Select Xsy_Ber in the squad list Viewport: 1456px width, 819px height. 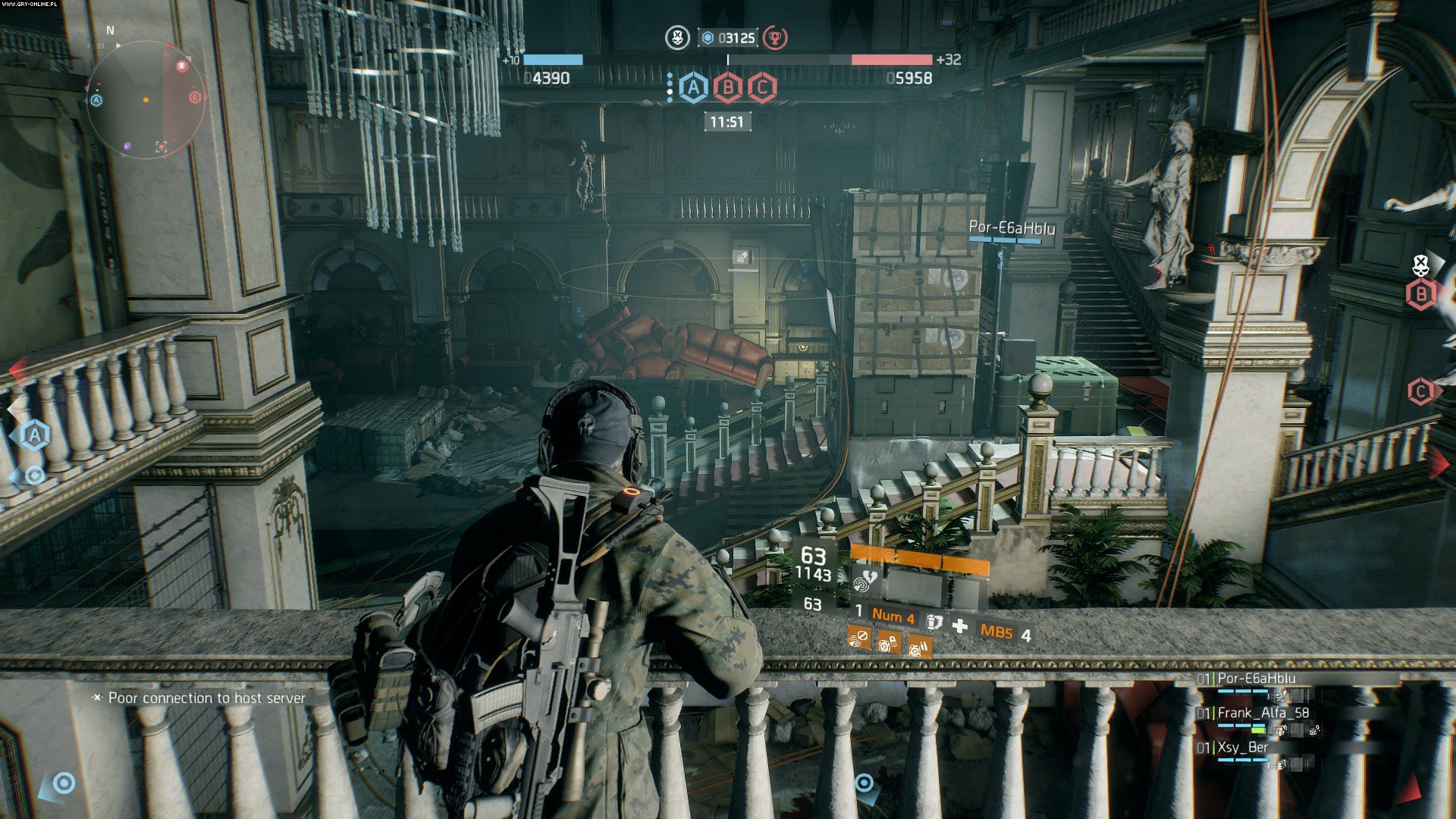pyautogui.click(x=1242, y=747)
